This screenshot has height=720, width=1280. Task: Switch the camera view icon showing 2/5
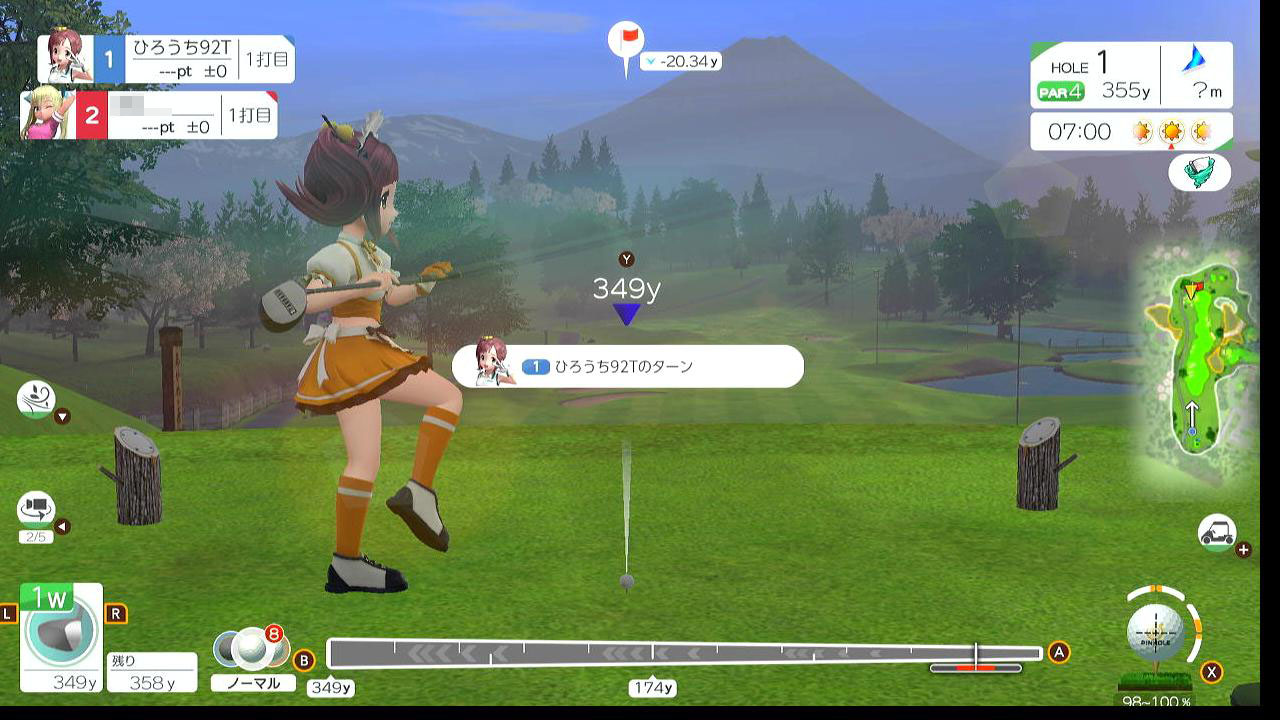coord(36,511)
